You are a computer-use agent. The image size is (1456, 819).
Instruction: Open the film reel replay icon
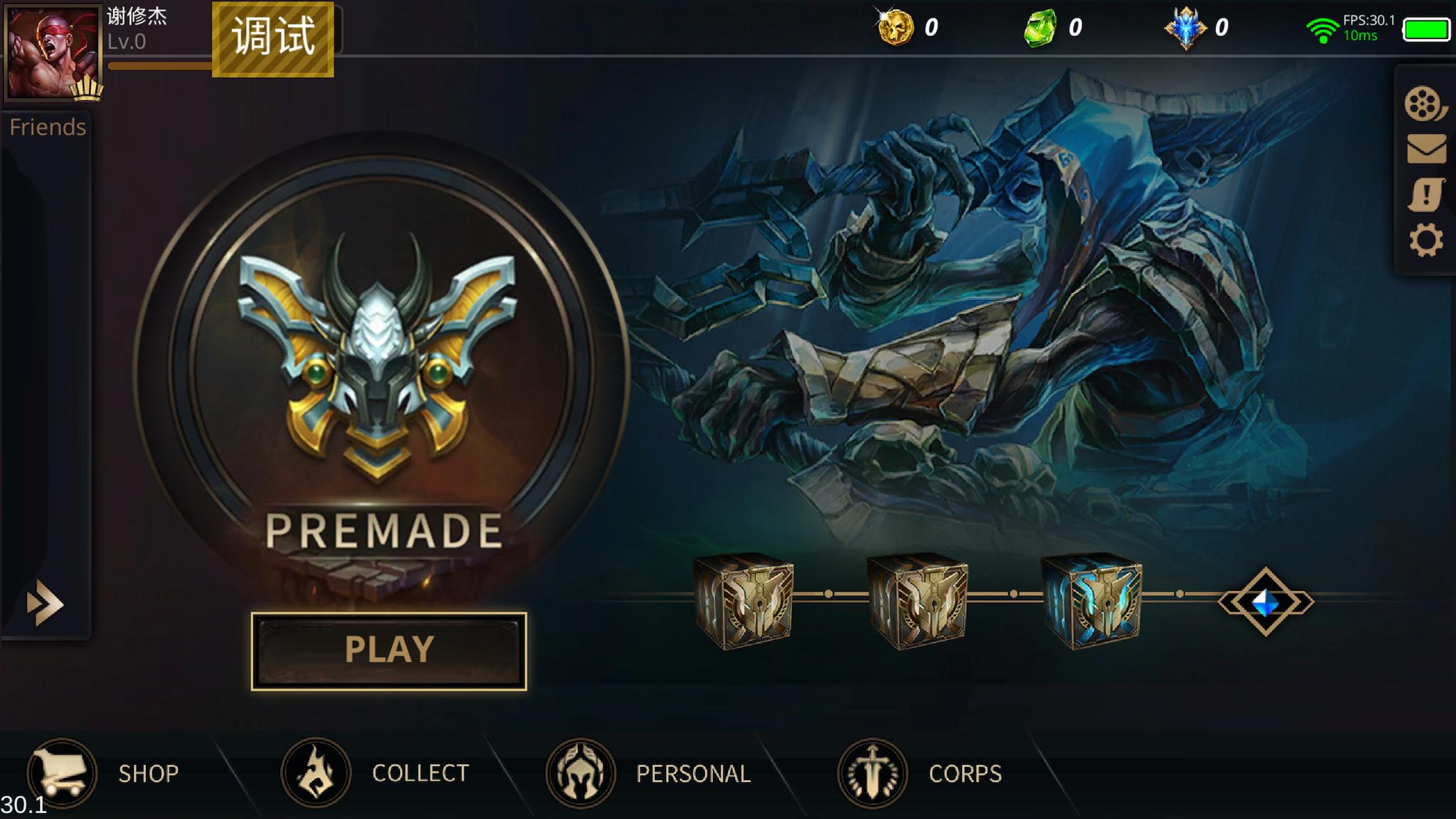pos(1424,104)
